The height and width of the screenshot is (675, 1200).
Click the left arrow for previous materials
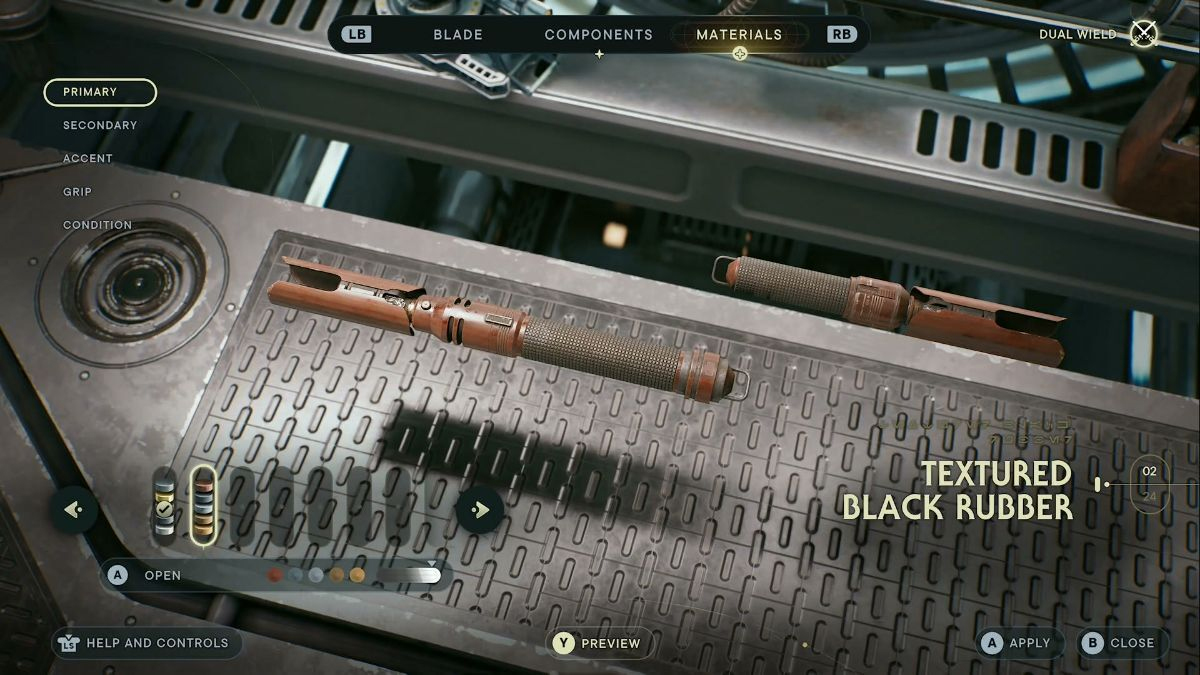(74, 510)
